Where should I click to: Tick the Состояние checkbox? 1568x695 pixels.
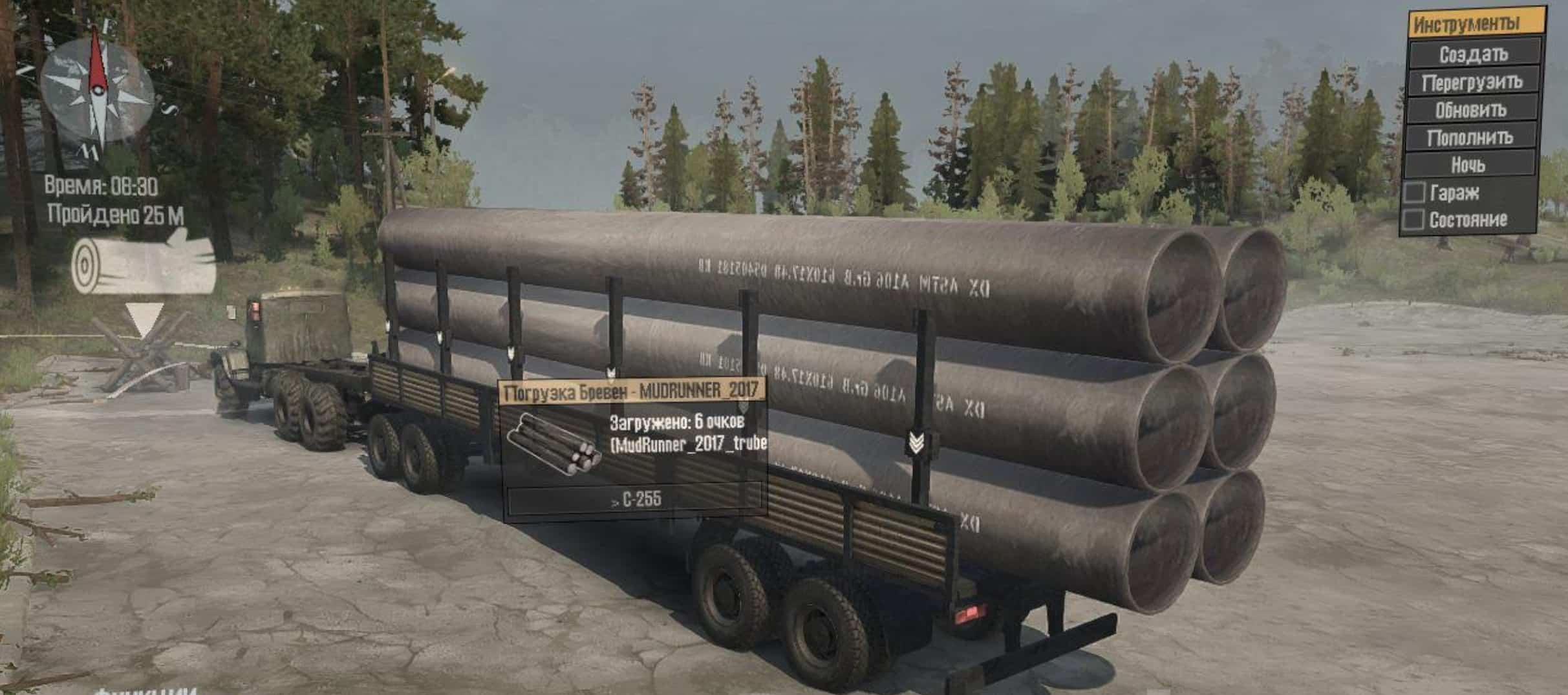tap(1414, 220)
